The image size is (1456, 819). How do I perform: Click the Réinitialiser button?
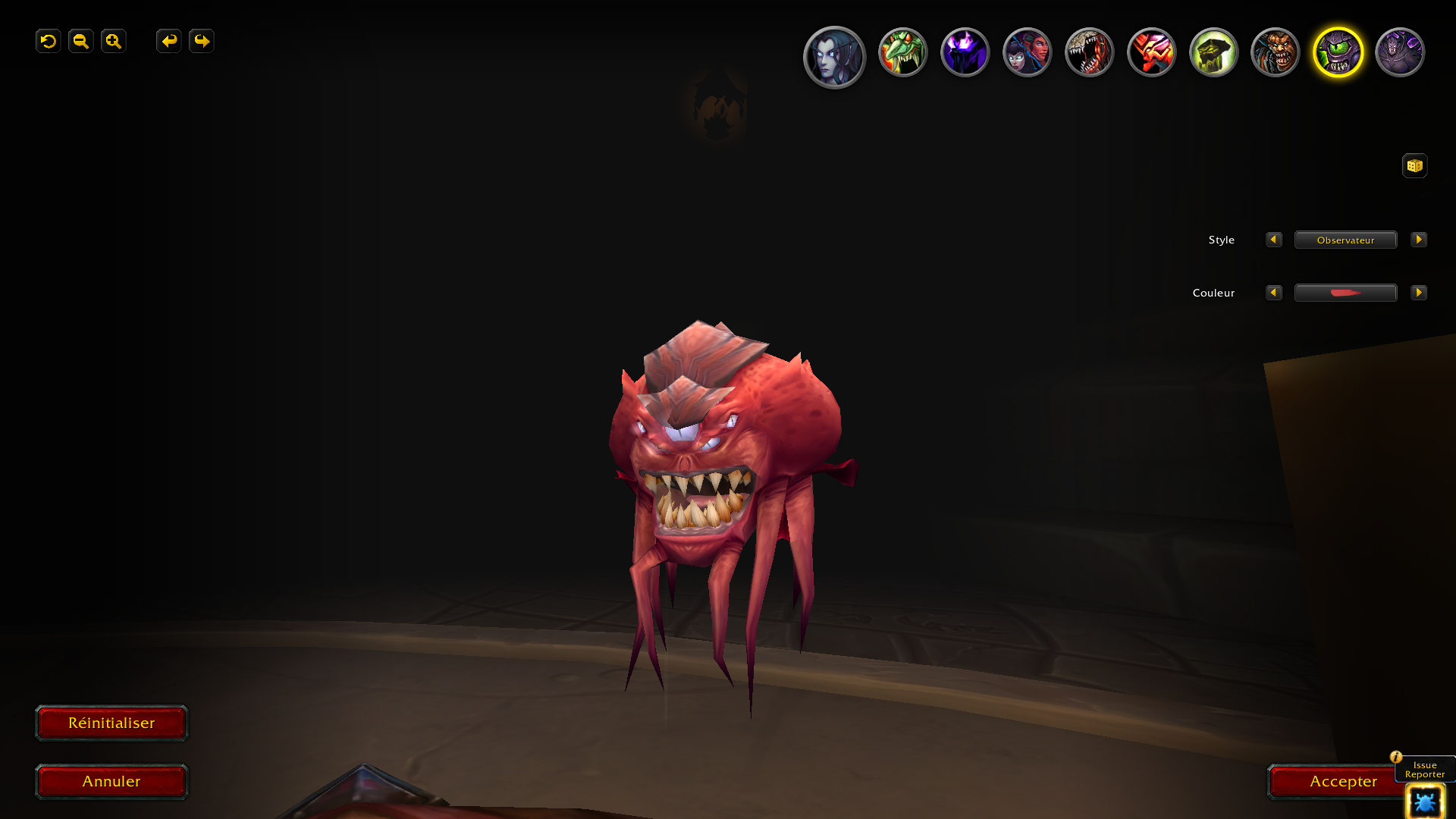point(111,723)
